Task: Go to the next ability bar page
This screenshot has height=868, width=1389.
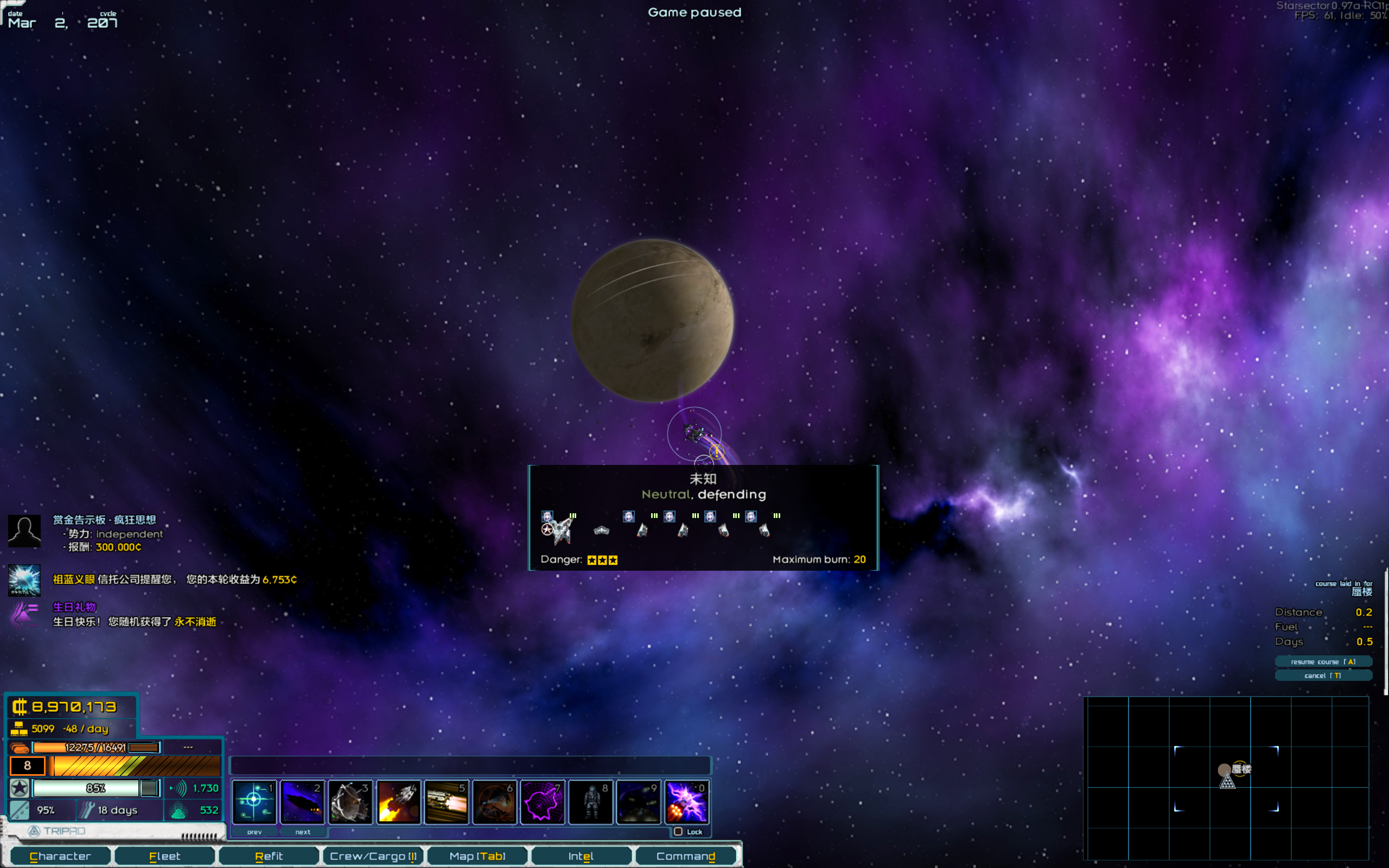Action: click(x=302, y=832)
